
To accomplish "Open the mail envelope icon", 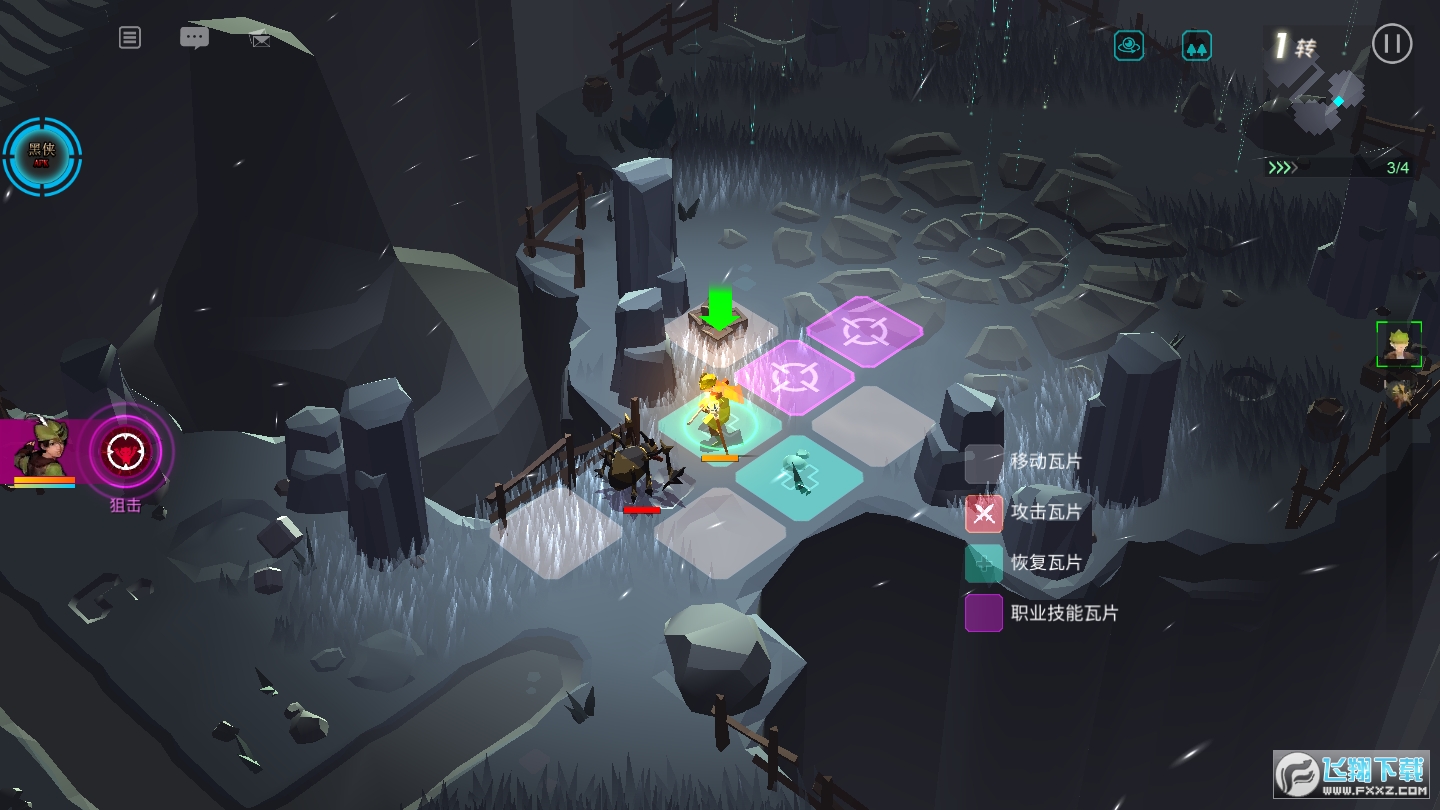I will 260,39.
